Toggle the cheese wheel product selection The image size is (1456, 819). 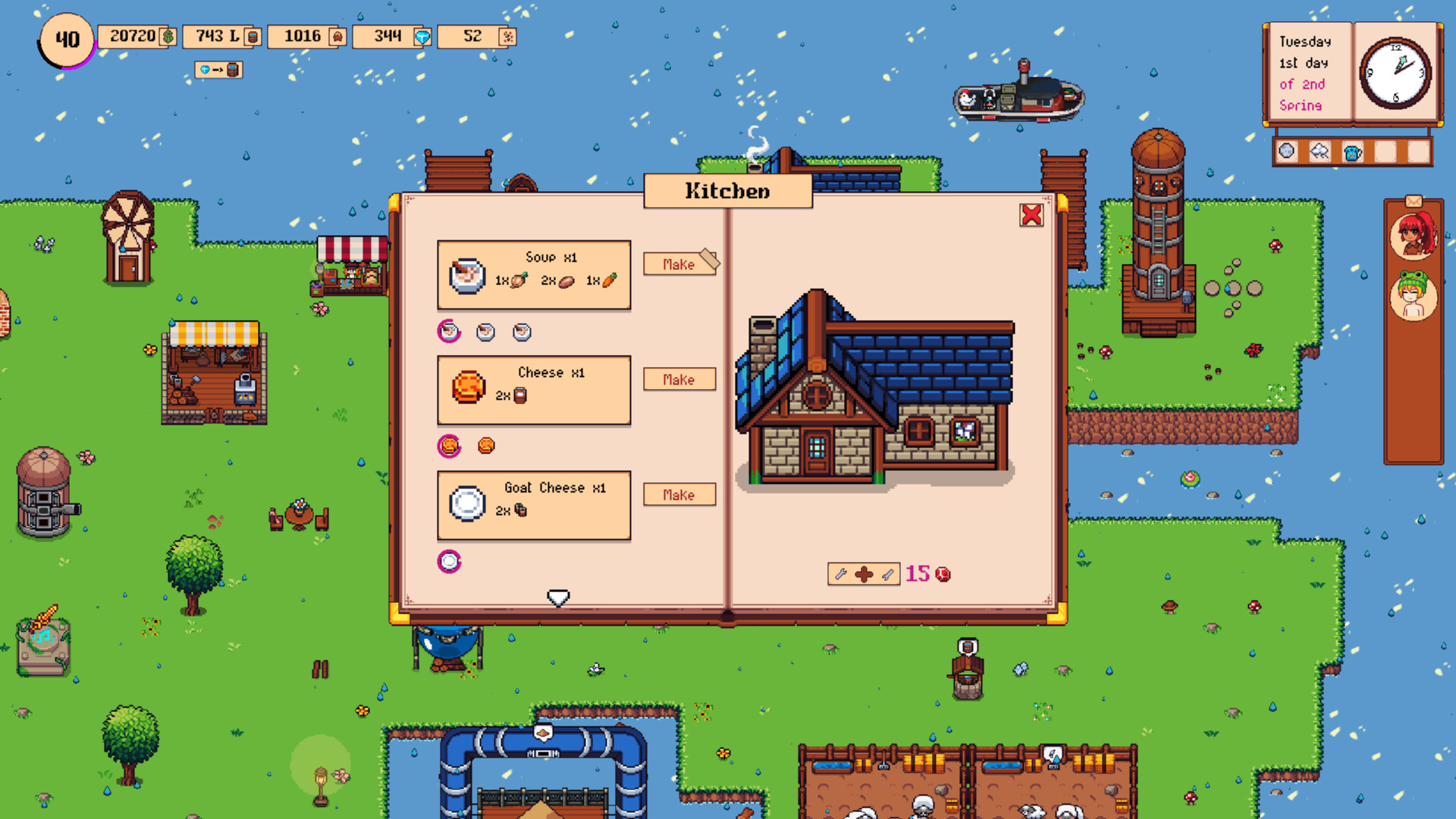pyautogui.click(x=450, y=447)
